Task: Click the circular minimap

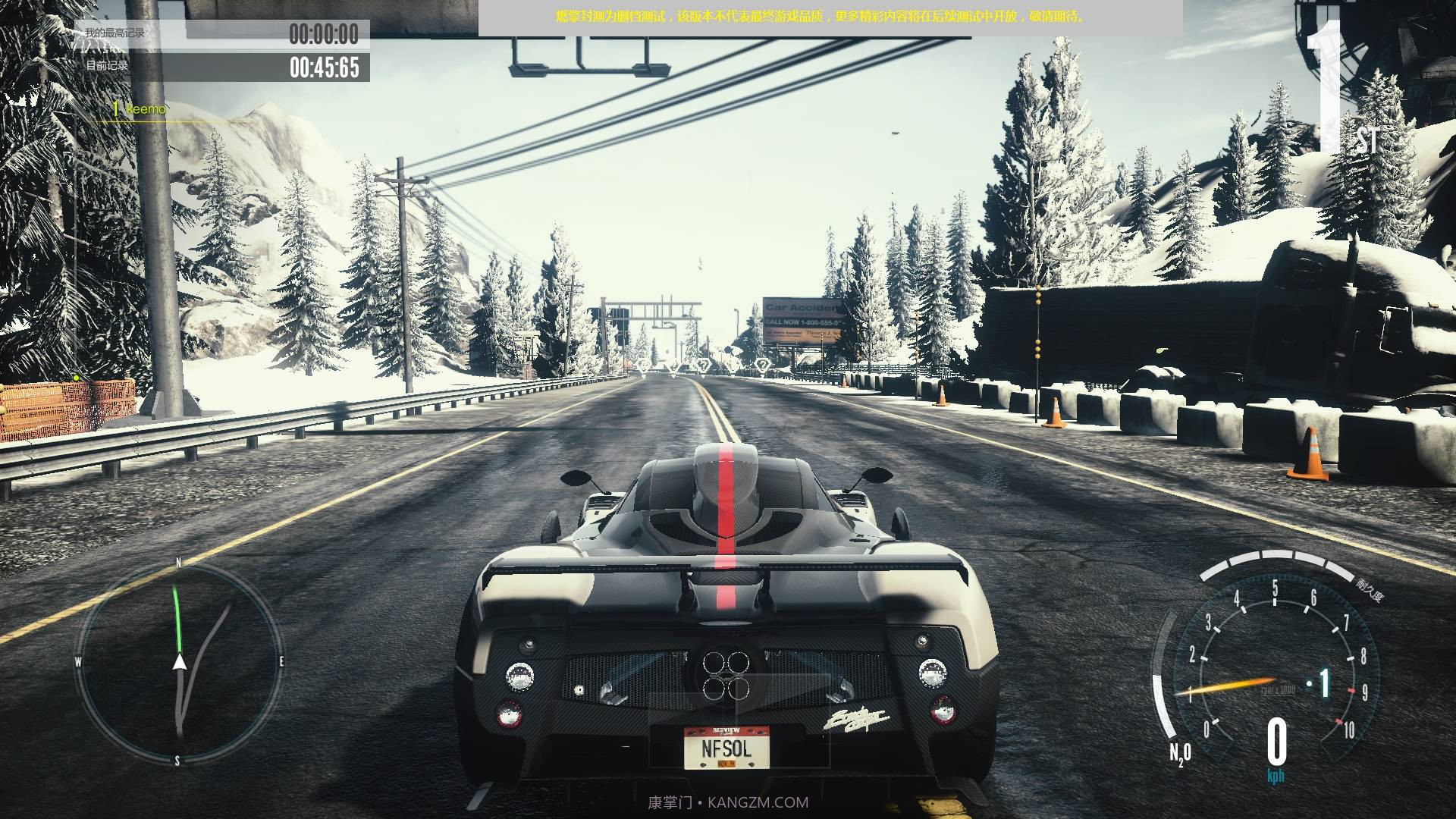Action: coord(179,663)
